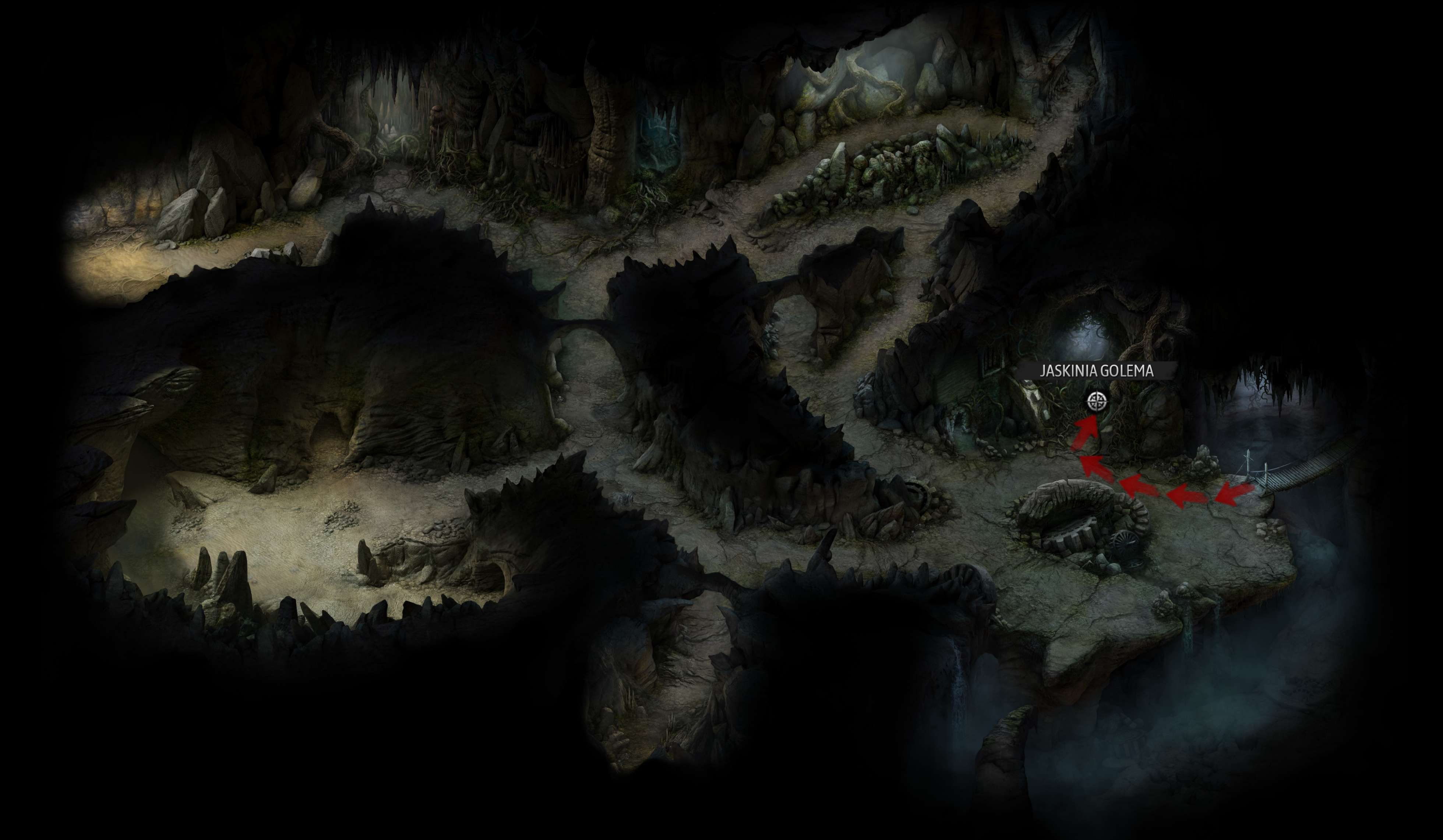Viewport: 1443px width, 840px height.
Task: Select the Jaskinia Golema compass map marker
Action: 1096,402
